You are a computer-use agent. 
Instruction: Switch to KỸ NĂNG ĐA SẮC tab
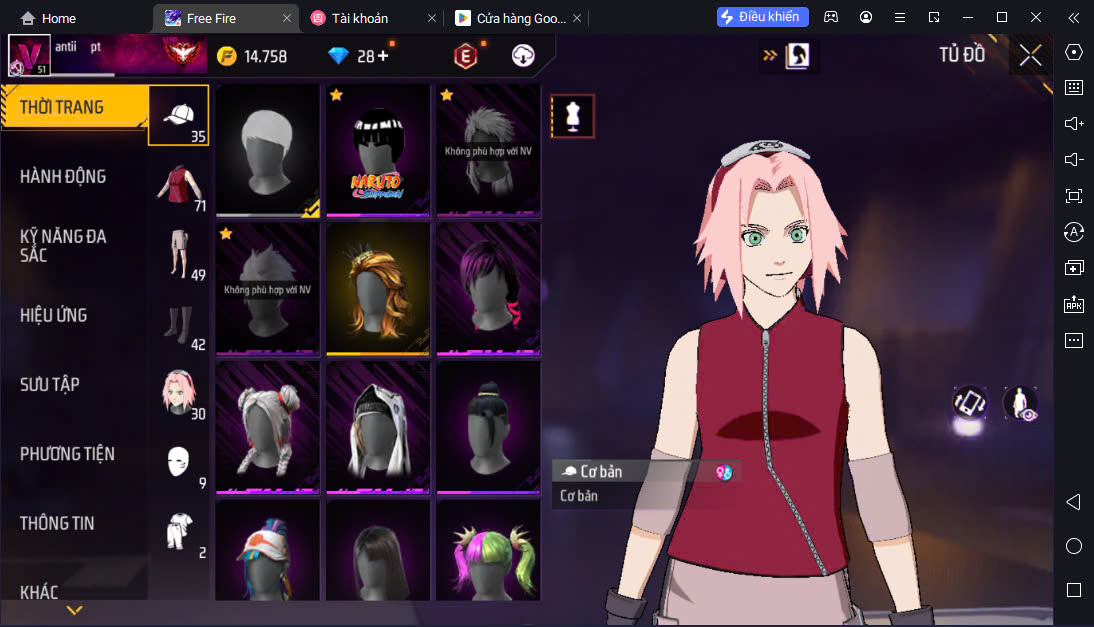[63, 246]
